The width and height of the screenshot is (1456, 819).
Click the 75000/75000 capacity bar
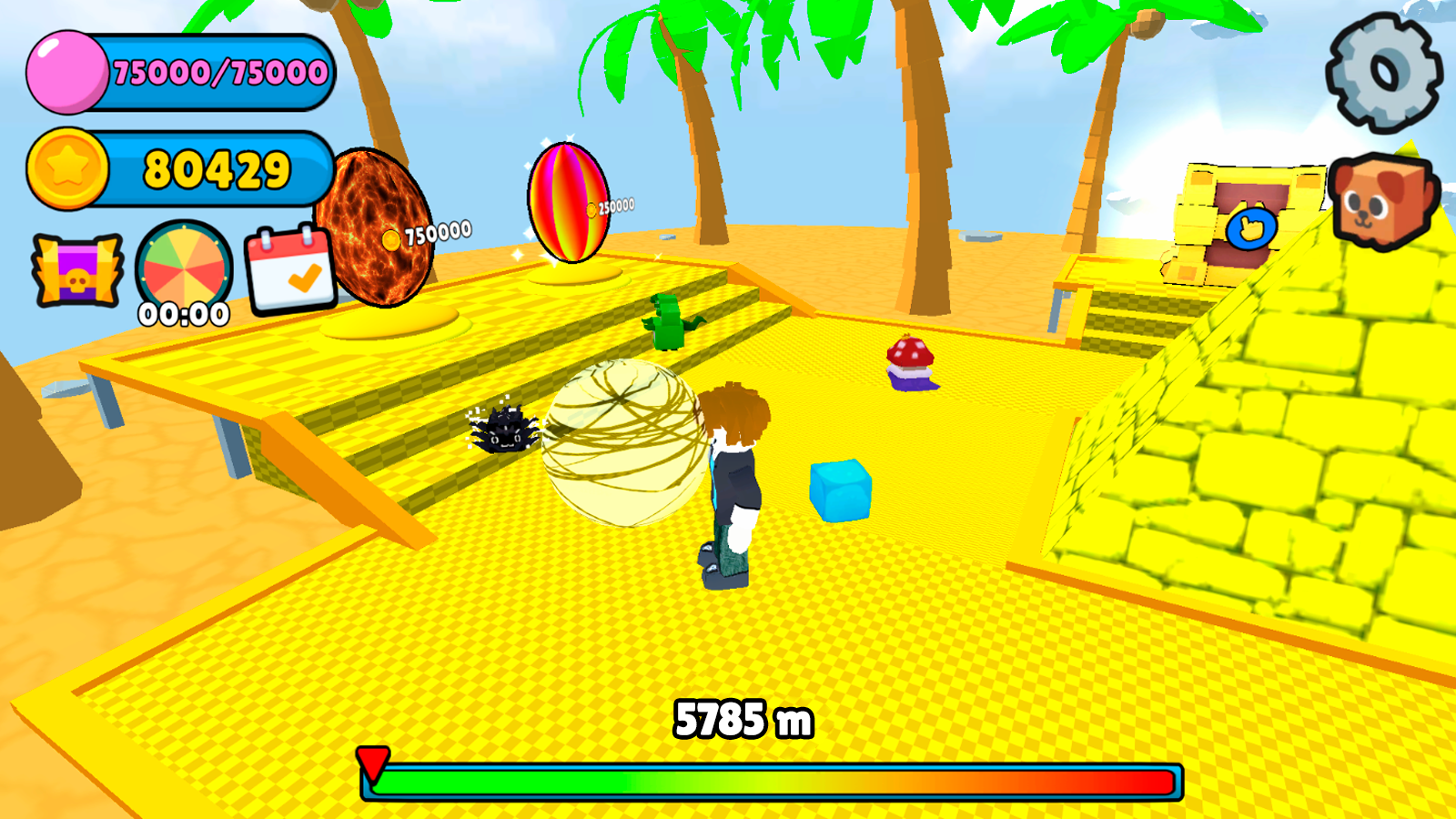point(218,73)
